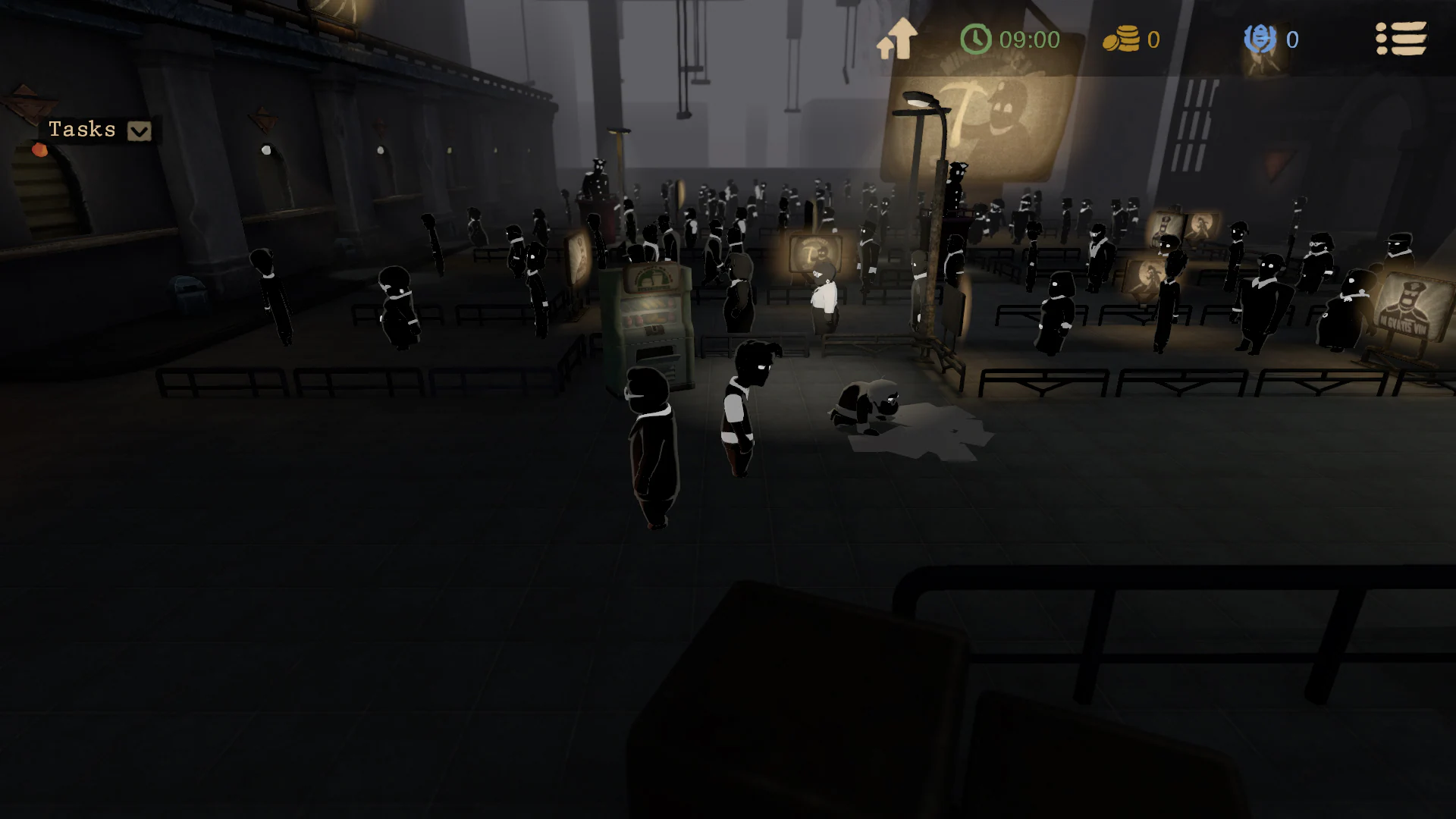Open the main menu list icon

(x=1401, y=39)
